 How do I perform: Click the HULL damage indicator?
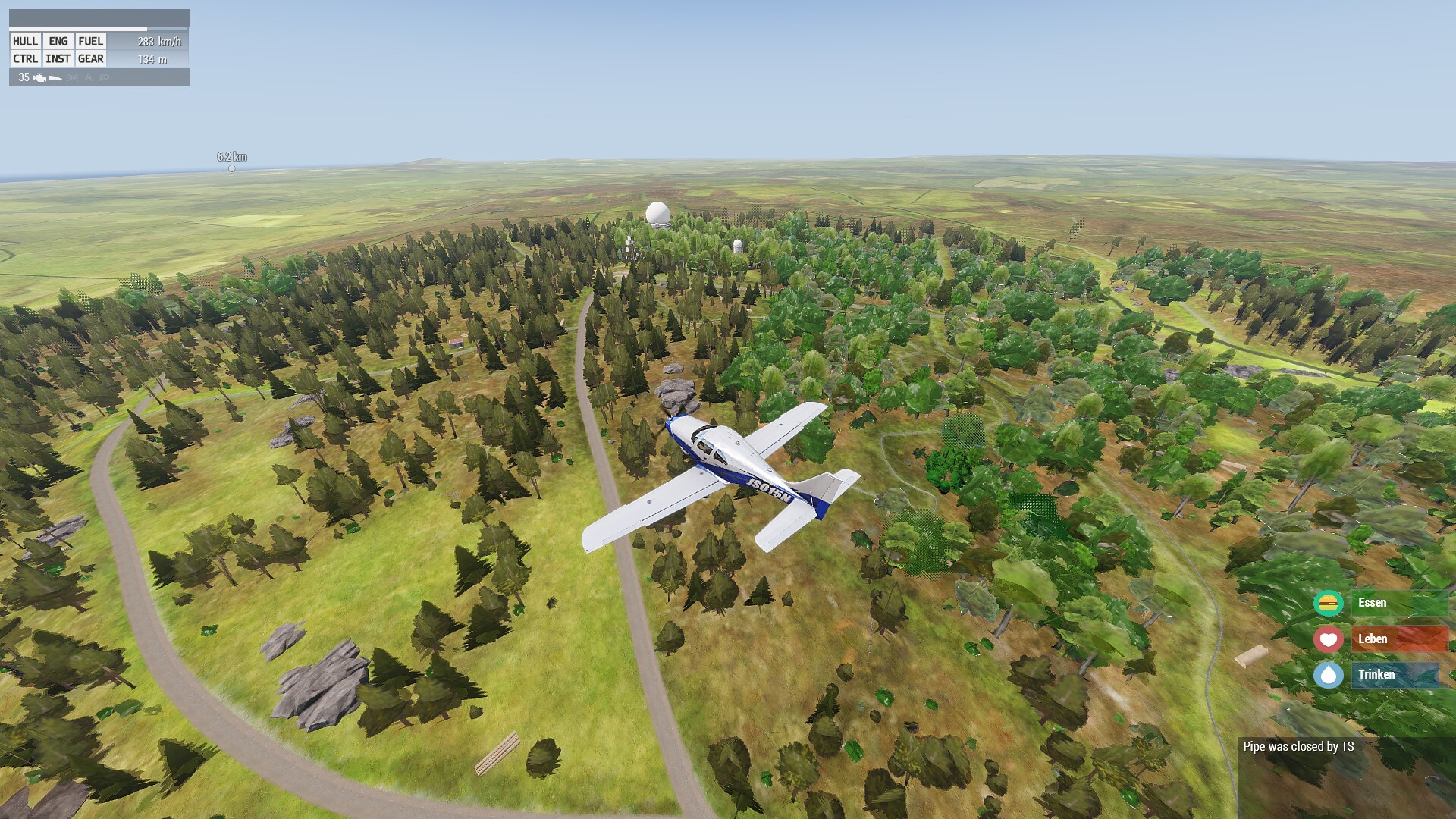pyautogui.click(x=25, y=42)
